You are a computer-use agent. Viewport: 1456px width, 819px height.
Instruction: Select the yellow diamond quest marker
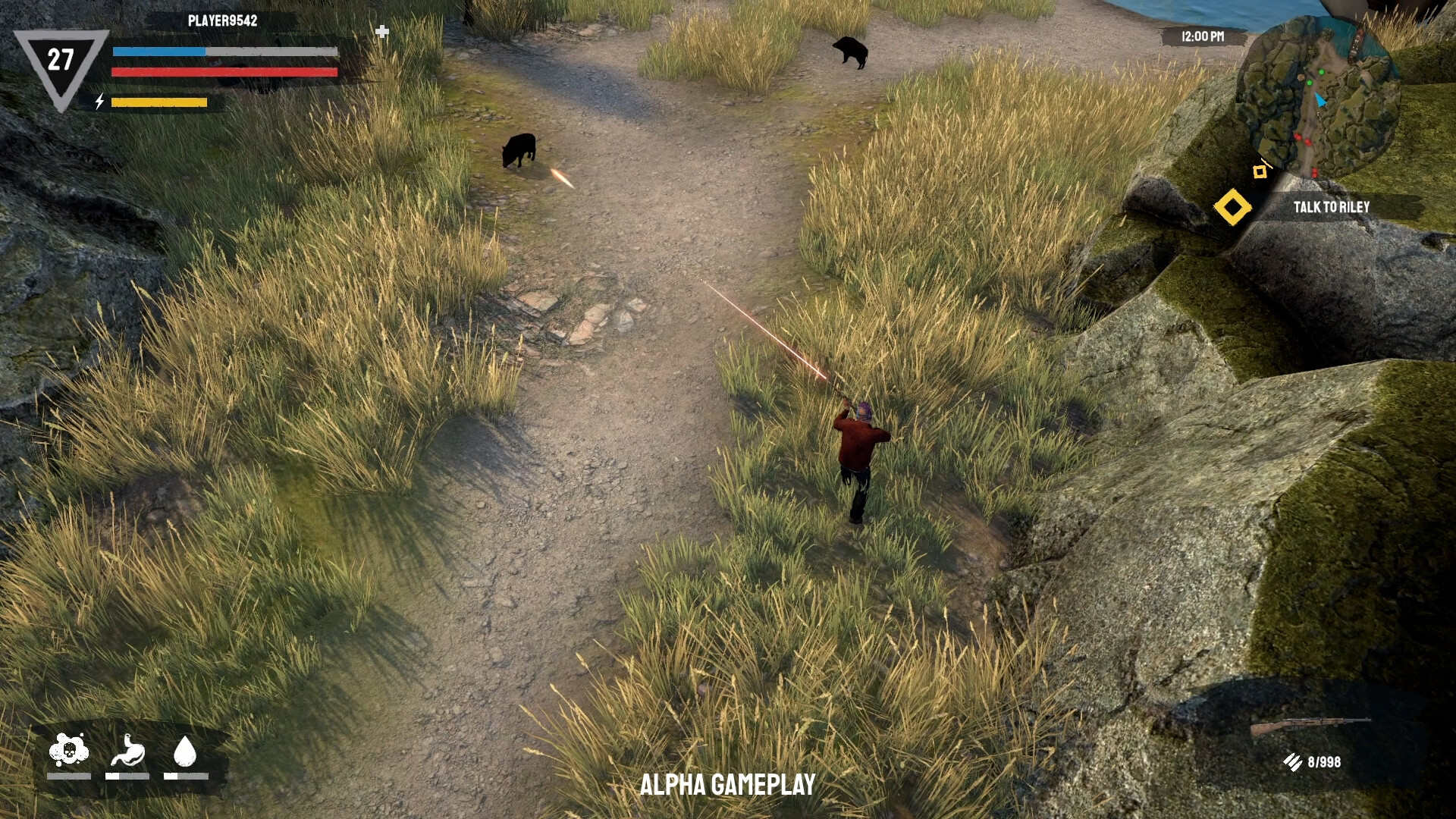tap(1234, 206)
